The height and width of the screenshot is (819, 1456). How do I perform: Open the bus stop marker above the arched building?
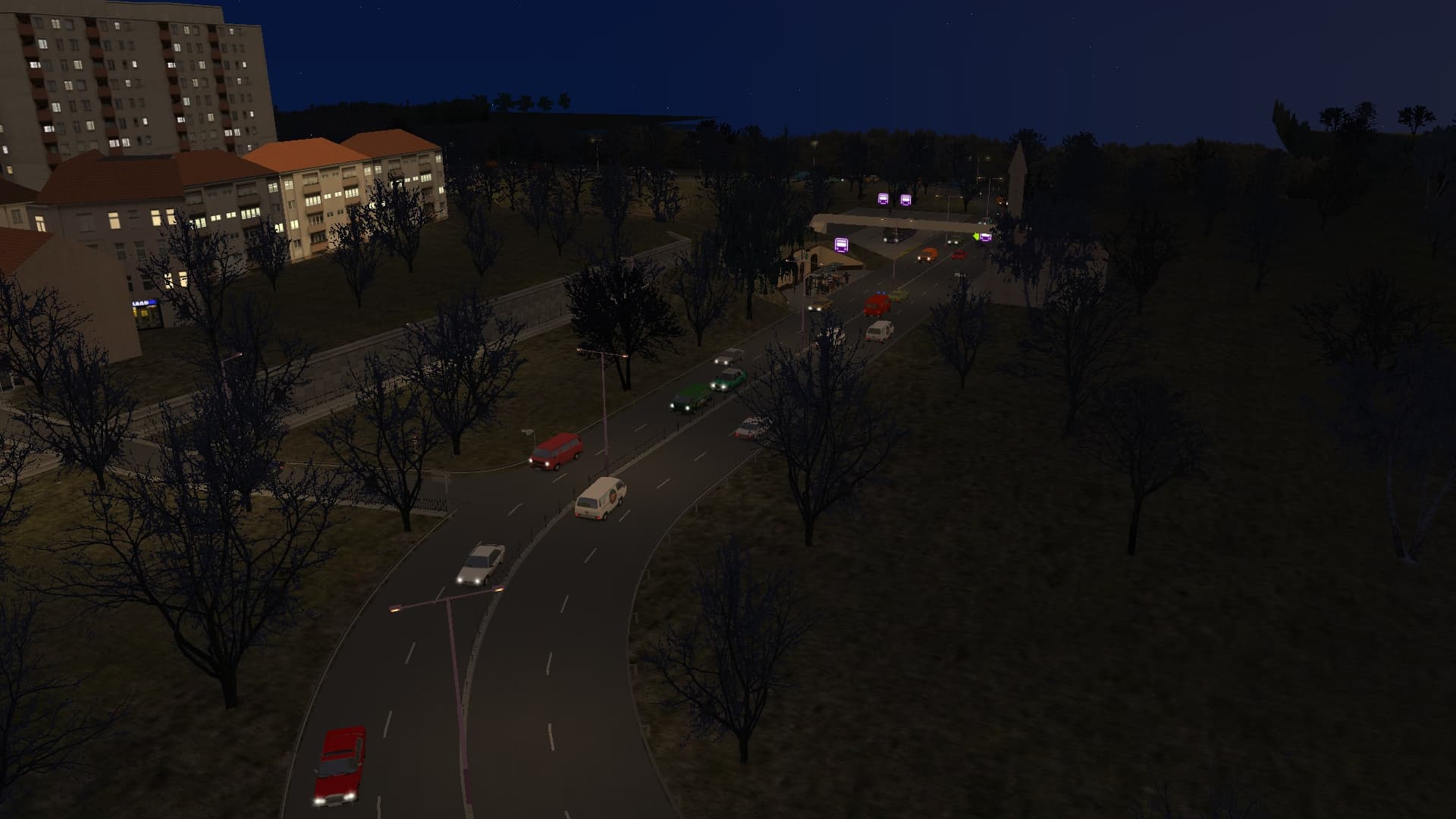coord(841,244)
